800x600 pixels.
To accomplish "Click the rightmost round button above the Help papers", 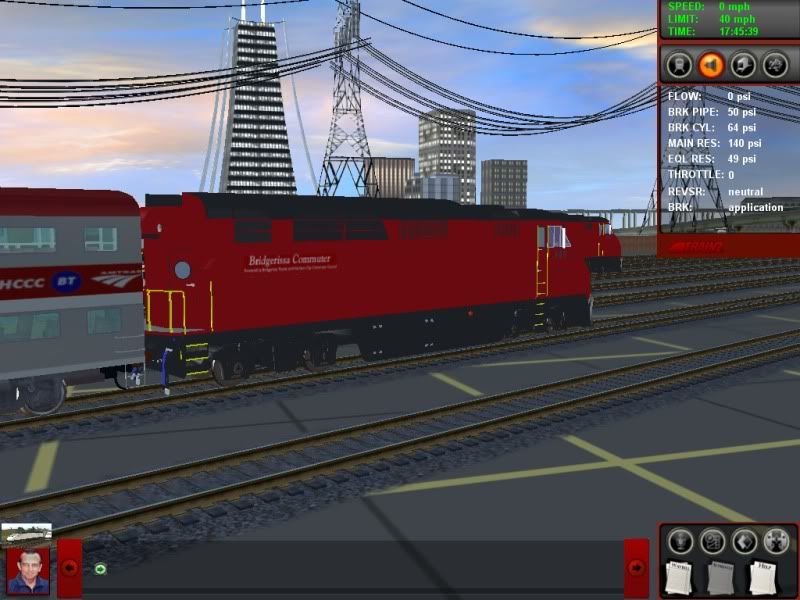I will 775,541.
